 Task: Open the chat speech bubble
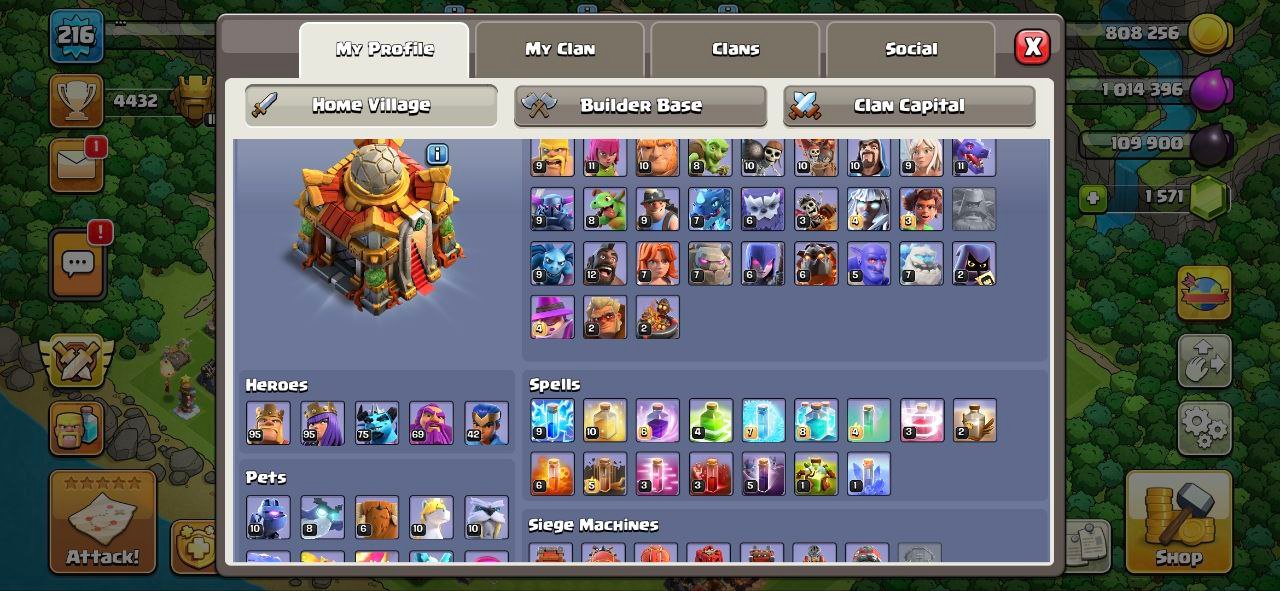(x=77, y=265)
